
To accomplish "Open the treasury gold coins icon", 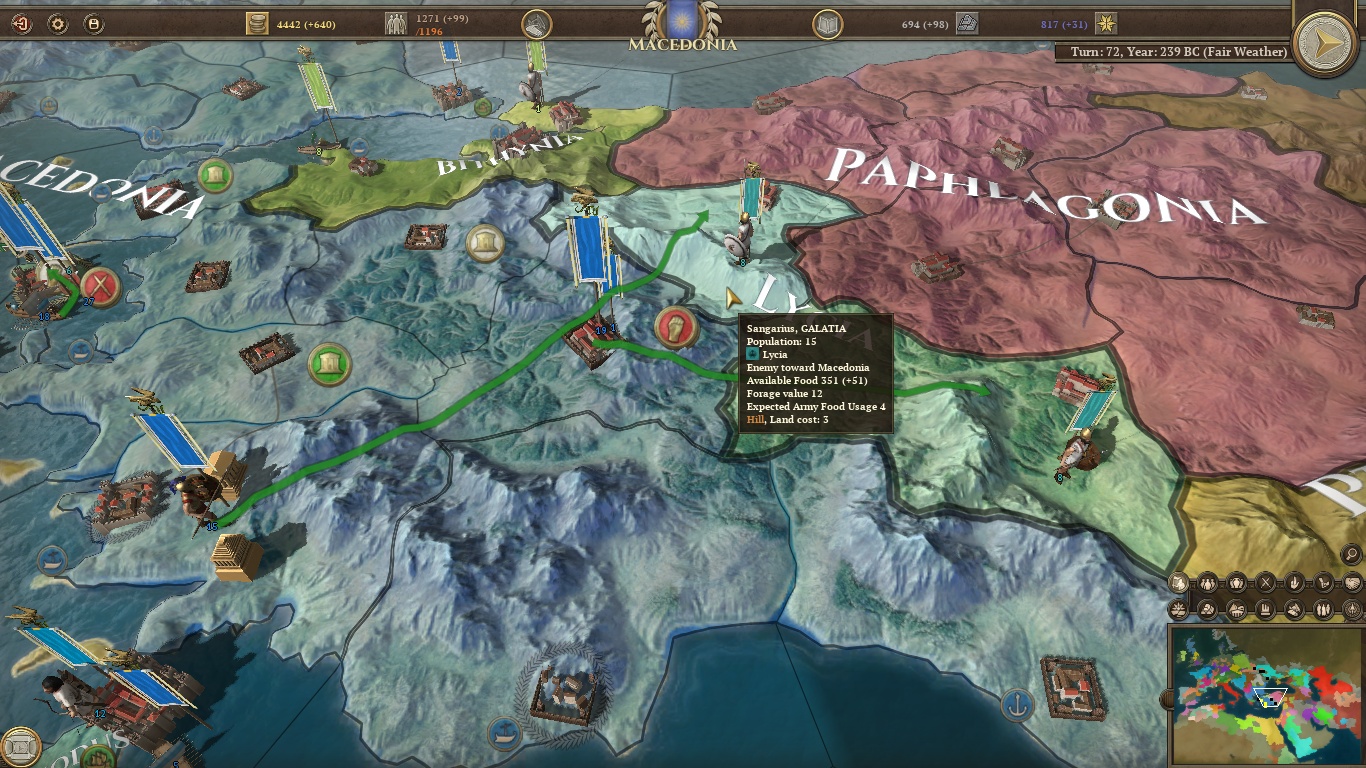I will coord(258,23).
